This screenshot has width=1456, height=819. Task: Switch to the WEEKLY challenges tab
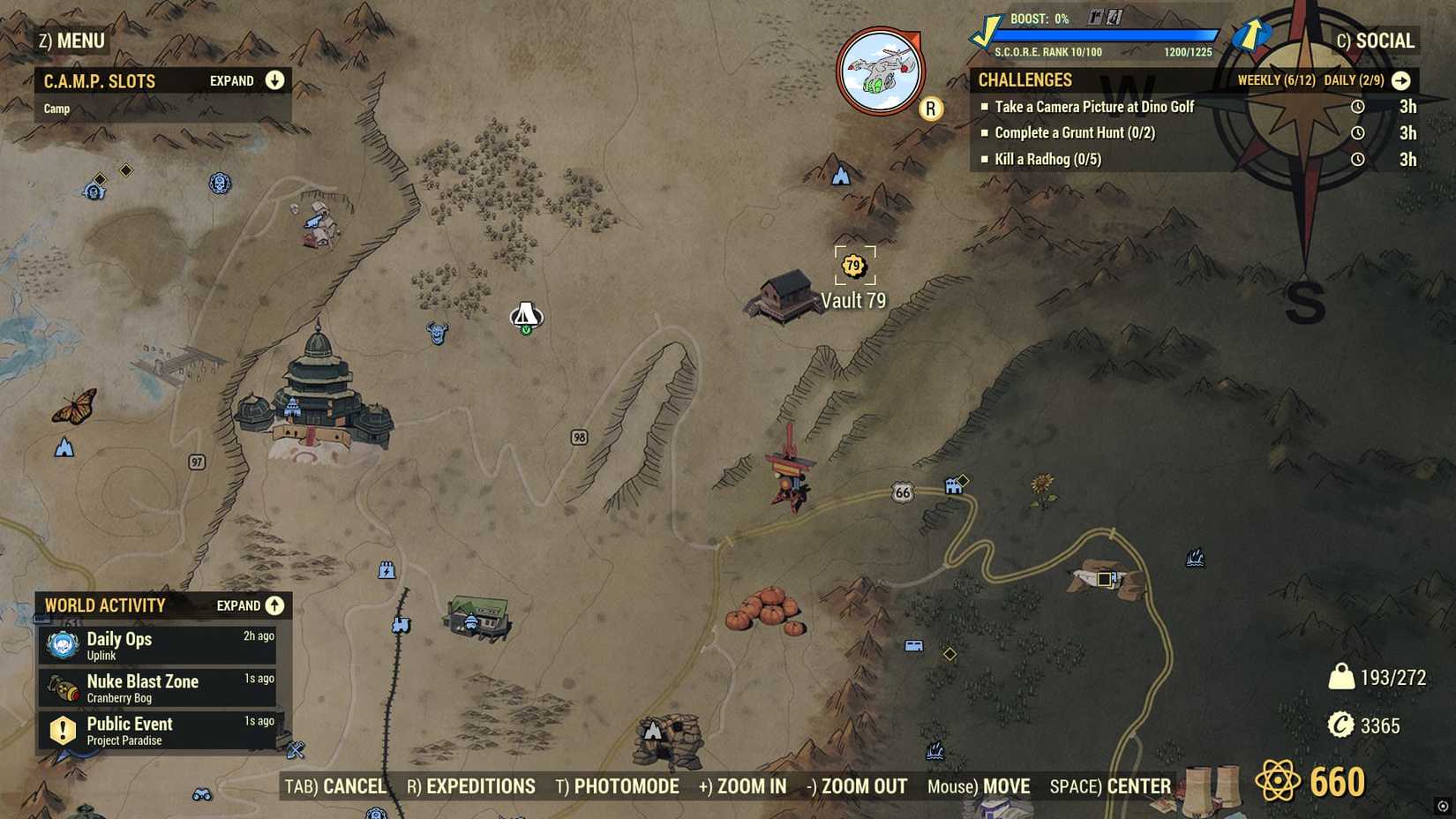[1278, 79]
